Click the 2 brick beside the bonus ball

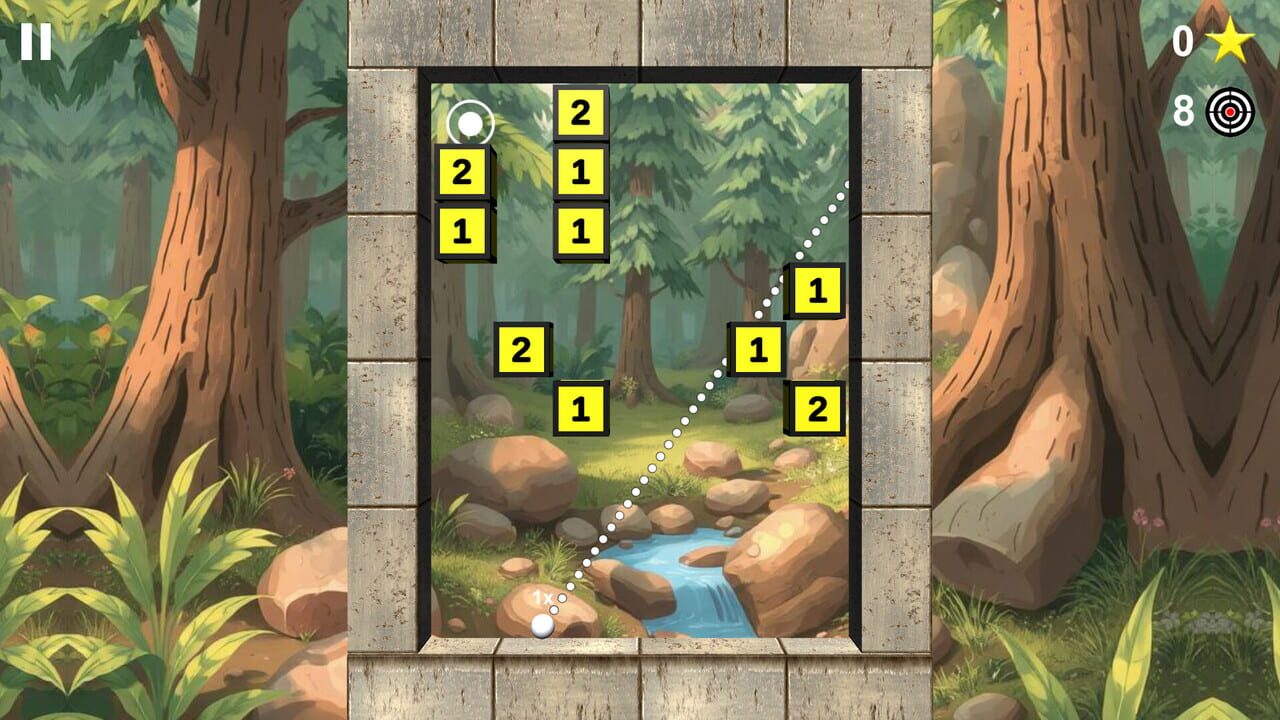[461, 172]
